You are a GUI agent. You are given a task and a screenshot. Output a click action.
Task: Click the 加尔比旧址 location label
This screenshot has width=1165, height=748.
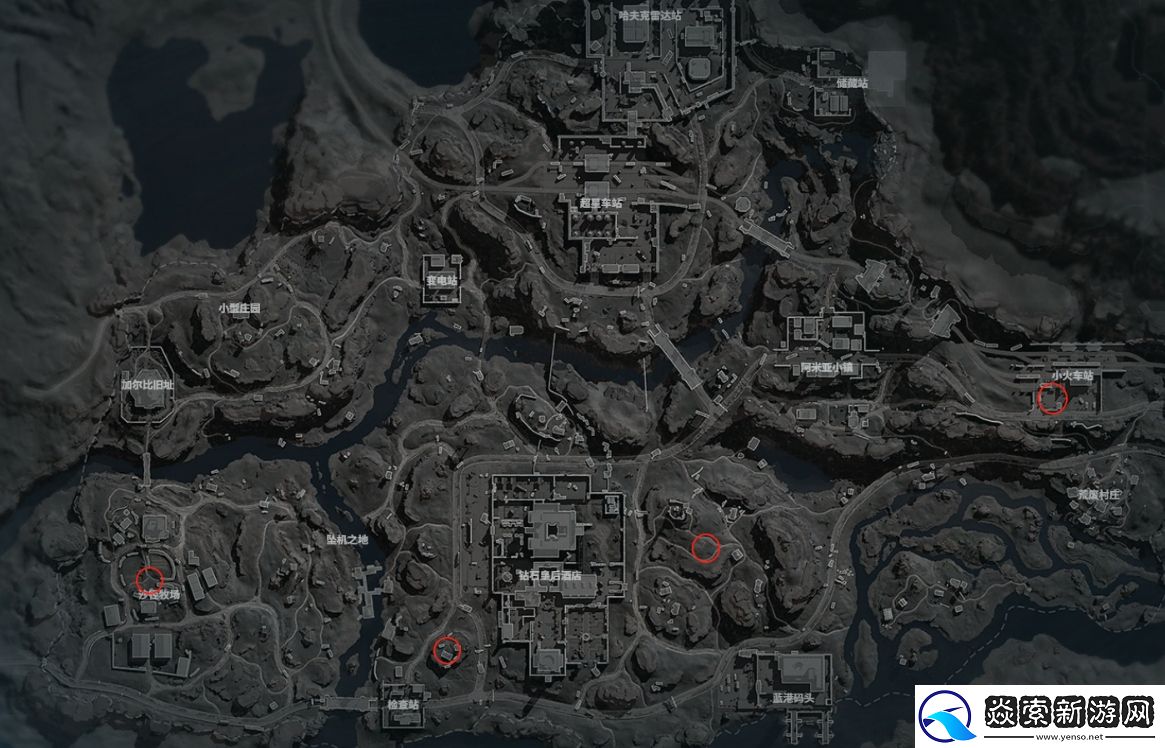click(147, 384)
